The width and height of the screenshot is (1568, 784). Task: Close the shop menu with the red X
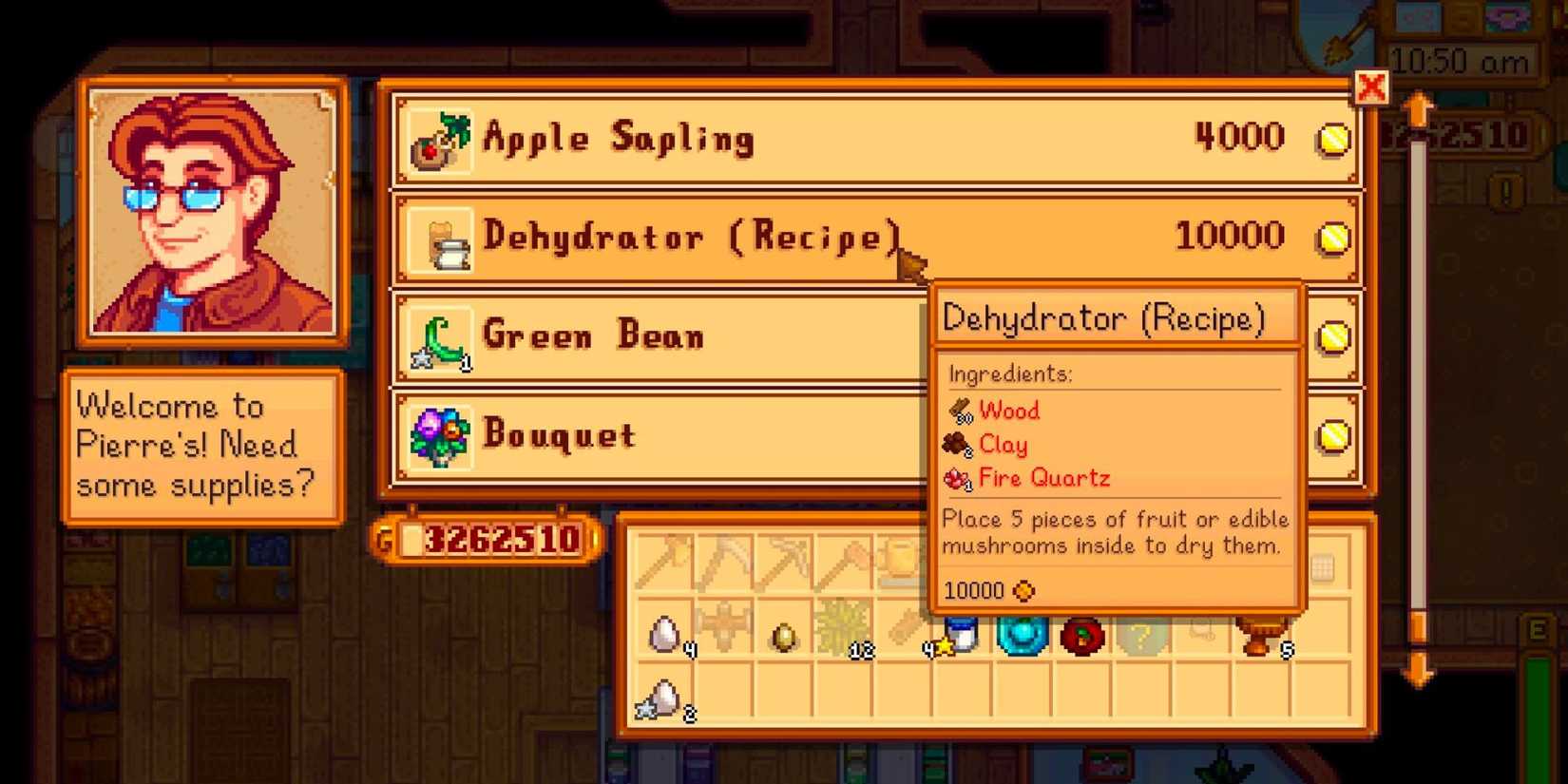[x=1368, y=88]
